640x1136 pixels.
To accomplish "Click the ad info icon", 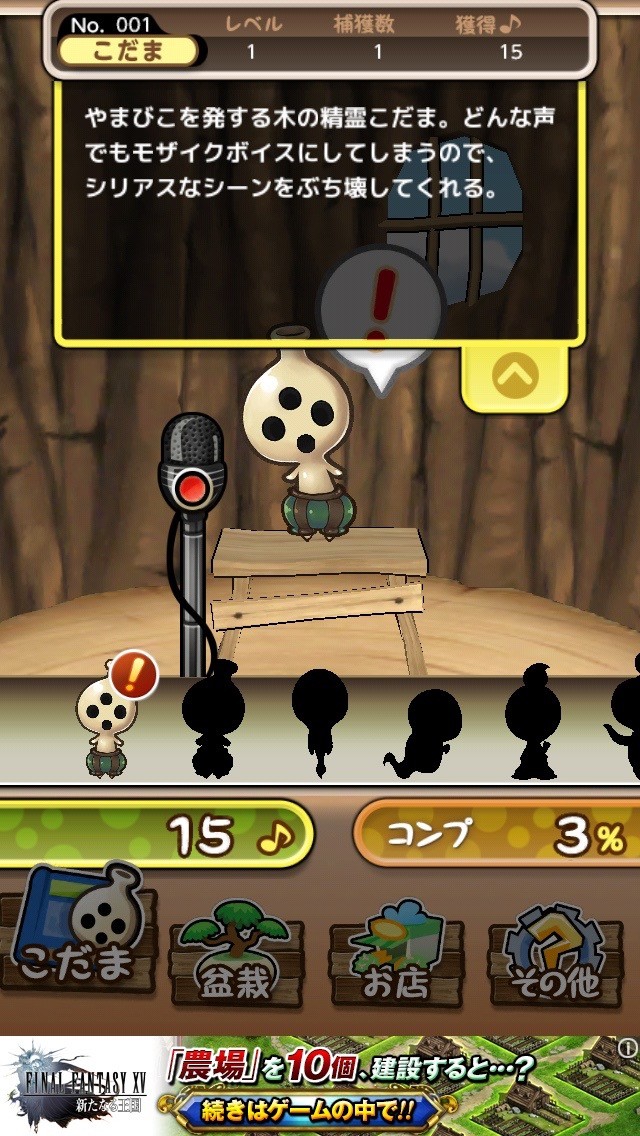I will click(627, 1048).
